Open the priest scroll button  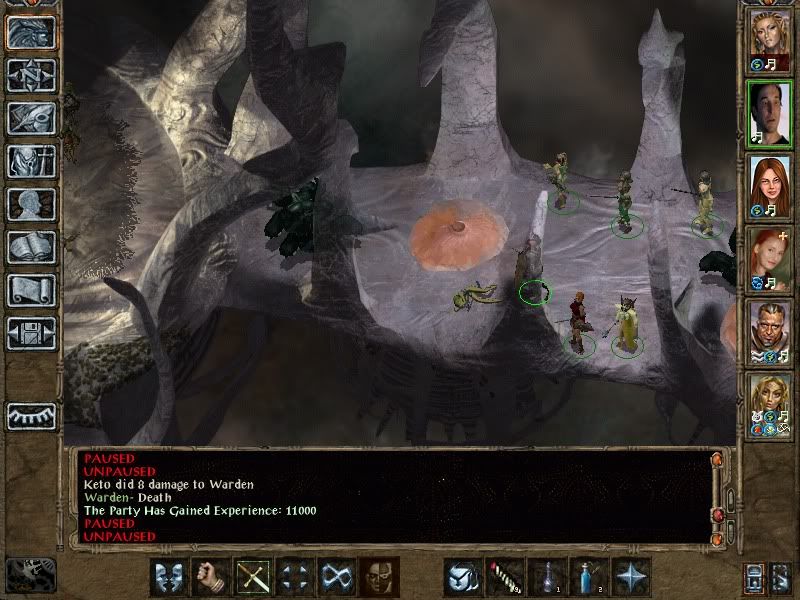[x=30, y=291]
